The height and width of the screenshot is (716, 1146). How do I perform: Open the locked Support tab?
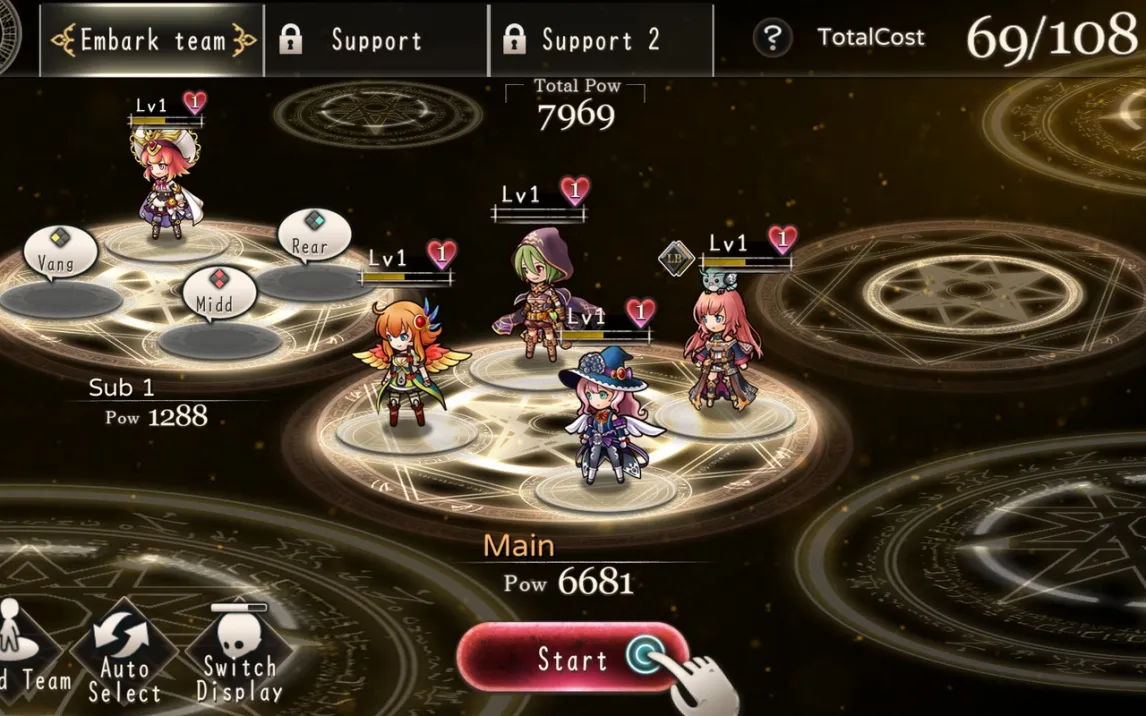376,40
